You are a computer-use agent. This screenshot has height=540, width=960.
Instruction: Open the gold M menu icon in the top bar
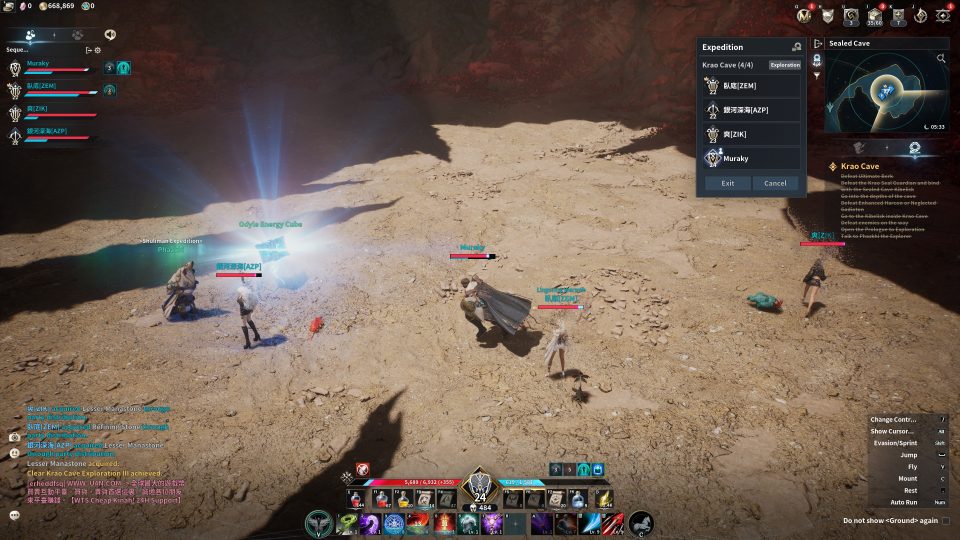(802, 15)
